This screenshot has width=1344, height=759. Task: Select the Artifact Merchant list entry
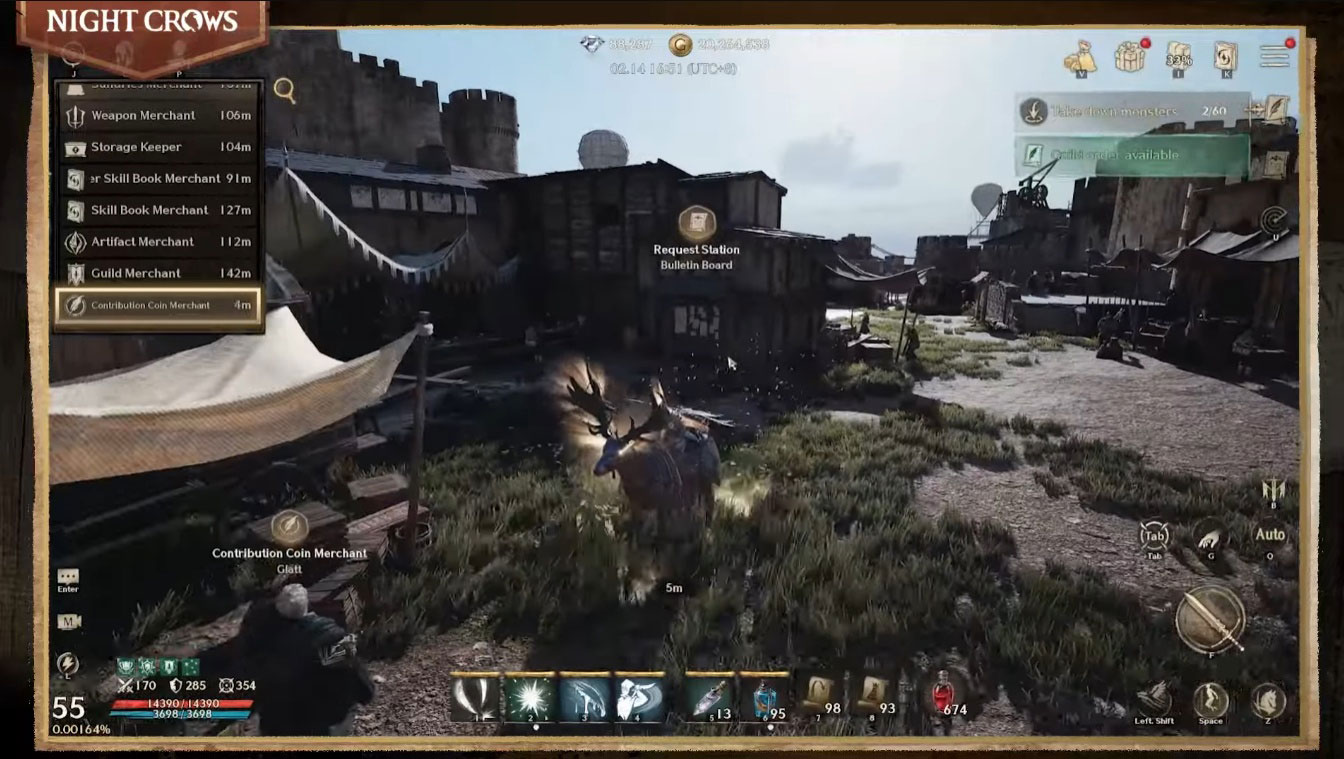coord(159,242)
